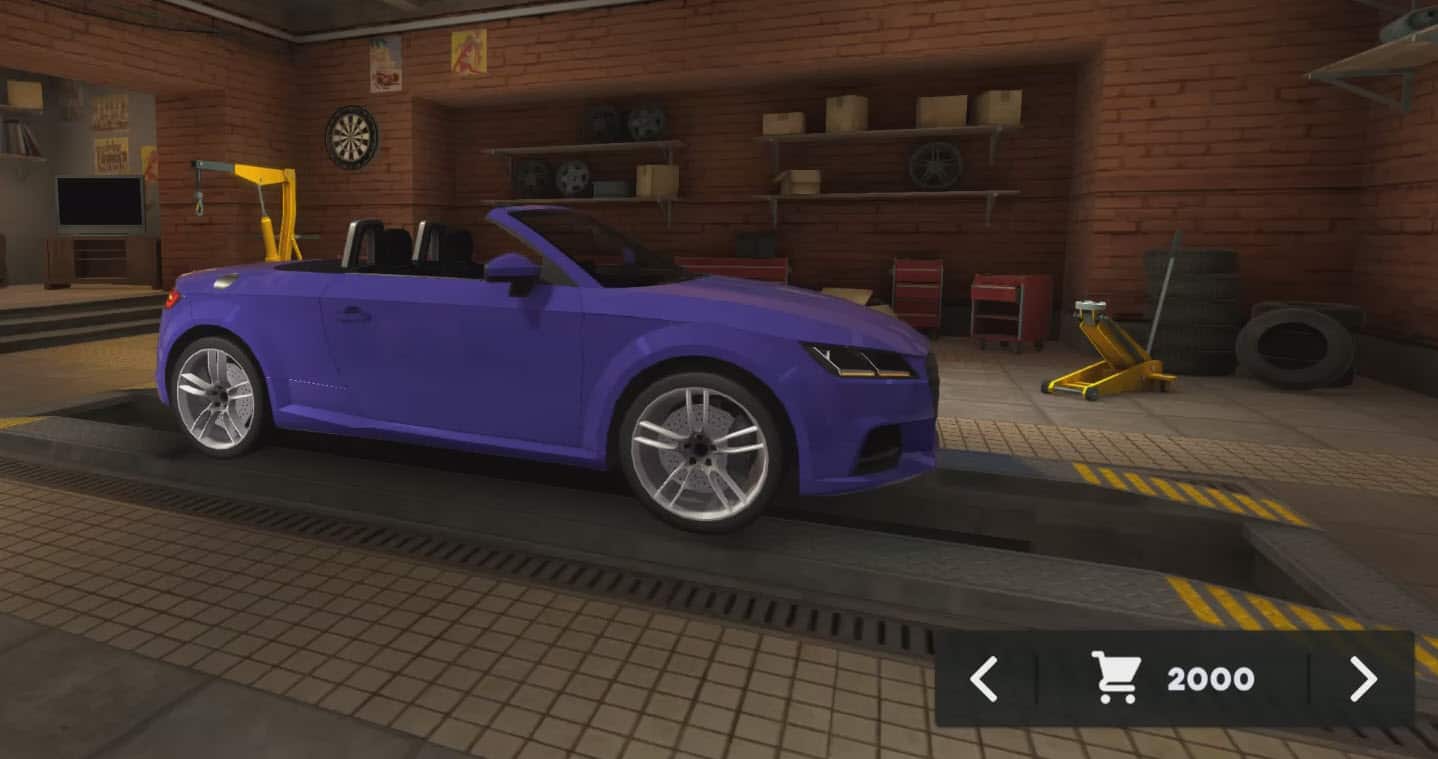The image size is (1438, 759).
Task: Buy the car for 2000
Action: [1172, 679]
